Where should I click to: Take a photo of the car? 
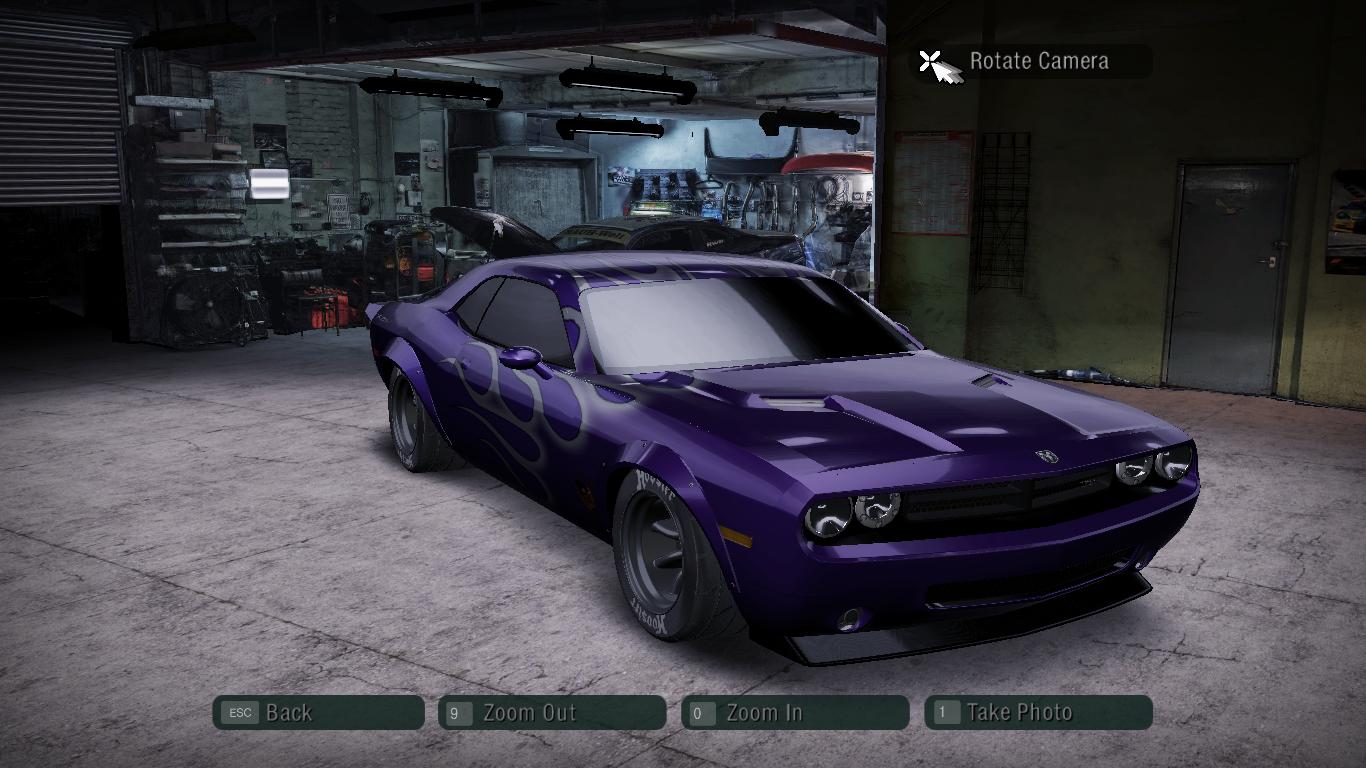(1038, 713)
